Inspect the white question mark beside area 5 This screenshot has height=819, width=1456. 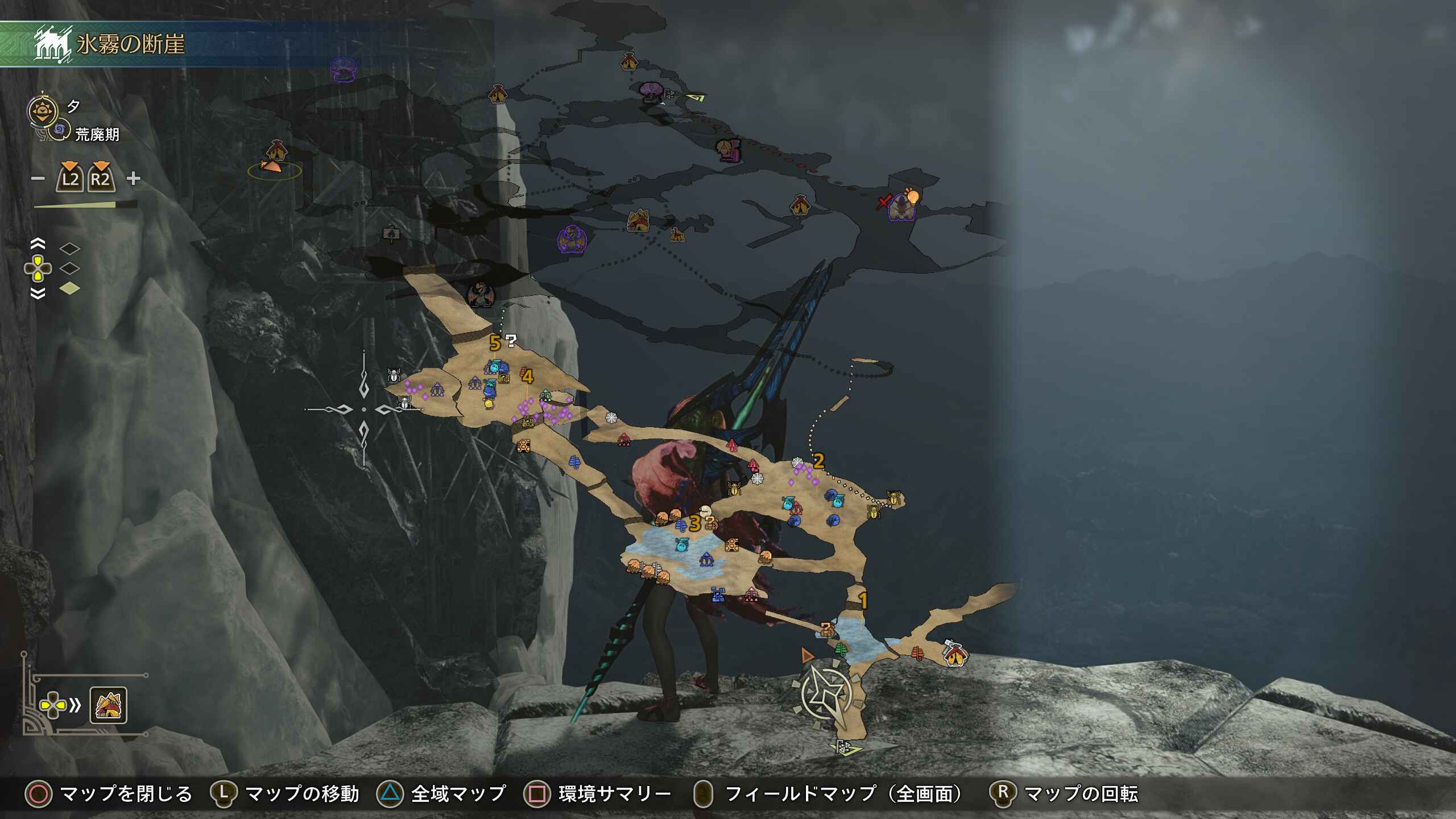pyautogui.click(x=511, y=341)
